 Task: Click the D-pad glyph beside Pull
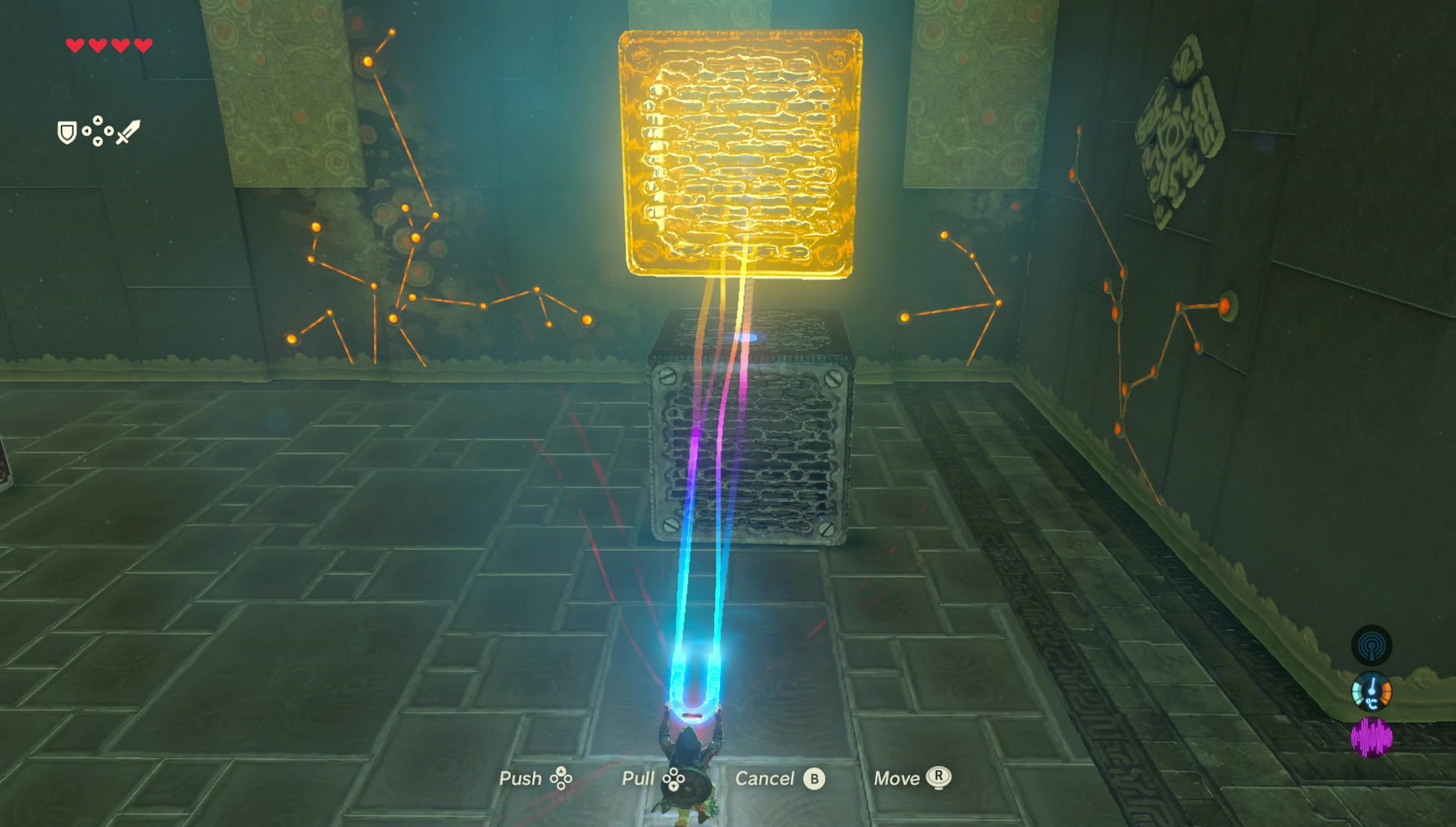point(673,778)
